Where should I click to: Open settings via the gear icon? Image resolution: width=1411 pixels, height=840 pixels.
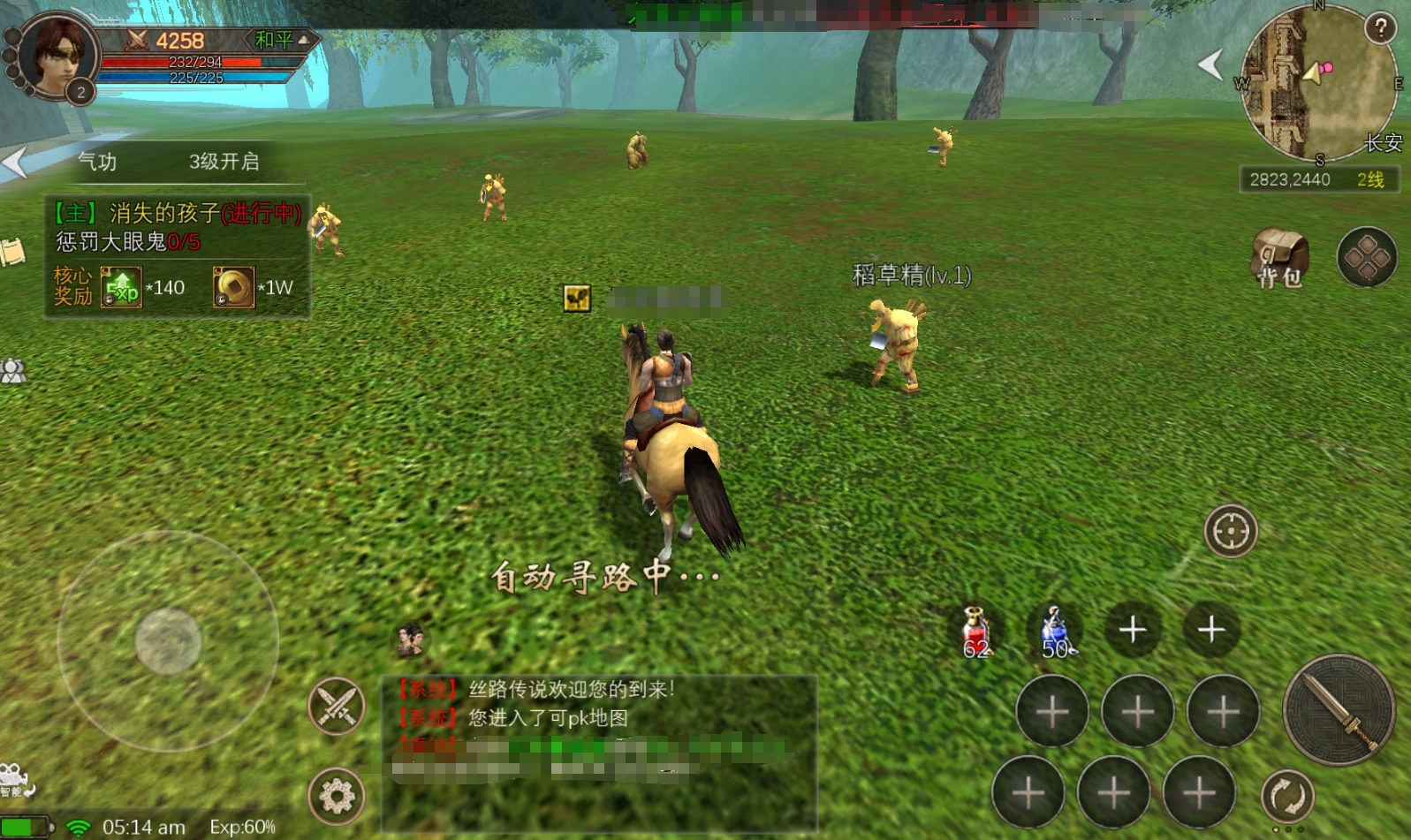[x=337, y=797]
